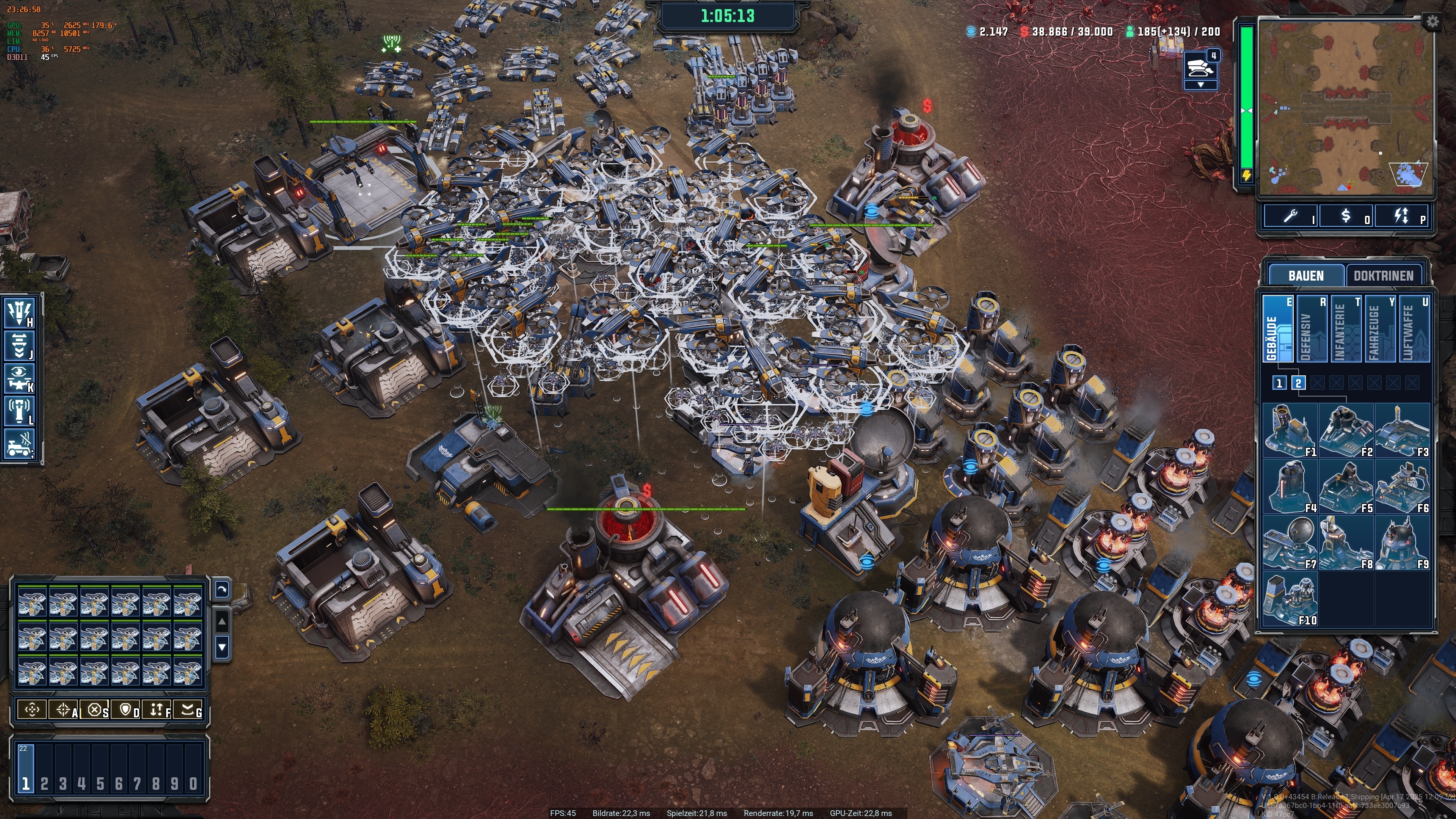Viewport: 1456px width, 819px height.
Task: Set selected units to shield guard stance
Action: [x=126, y=710]
